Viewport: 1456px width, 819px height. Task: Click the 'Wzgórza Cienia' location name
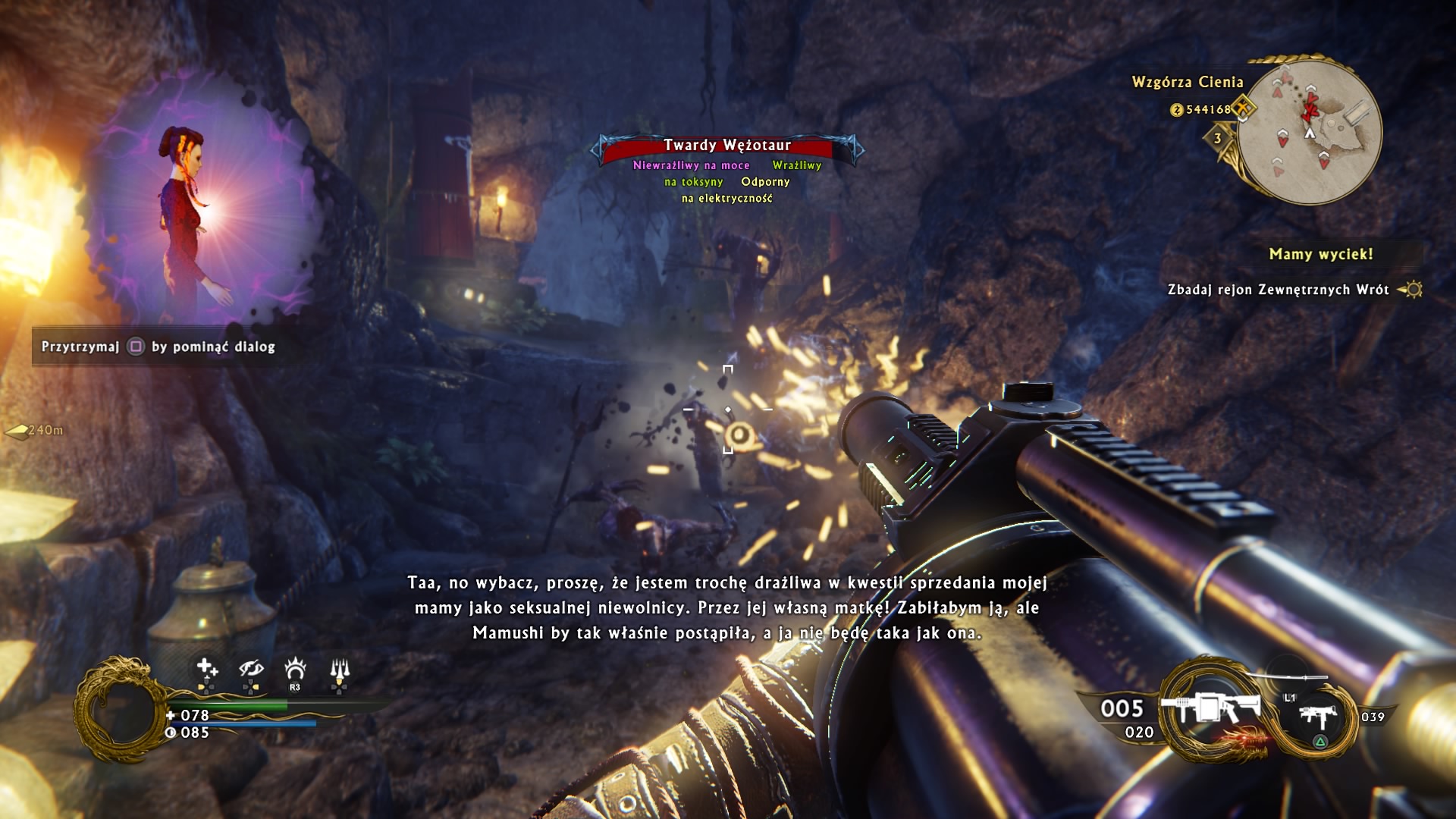[x=1187, y=82]
